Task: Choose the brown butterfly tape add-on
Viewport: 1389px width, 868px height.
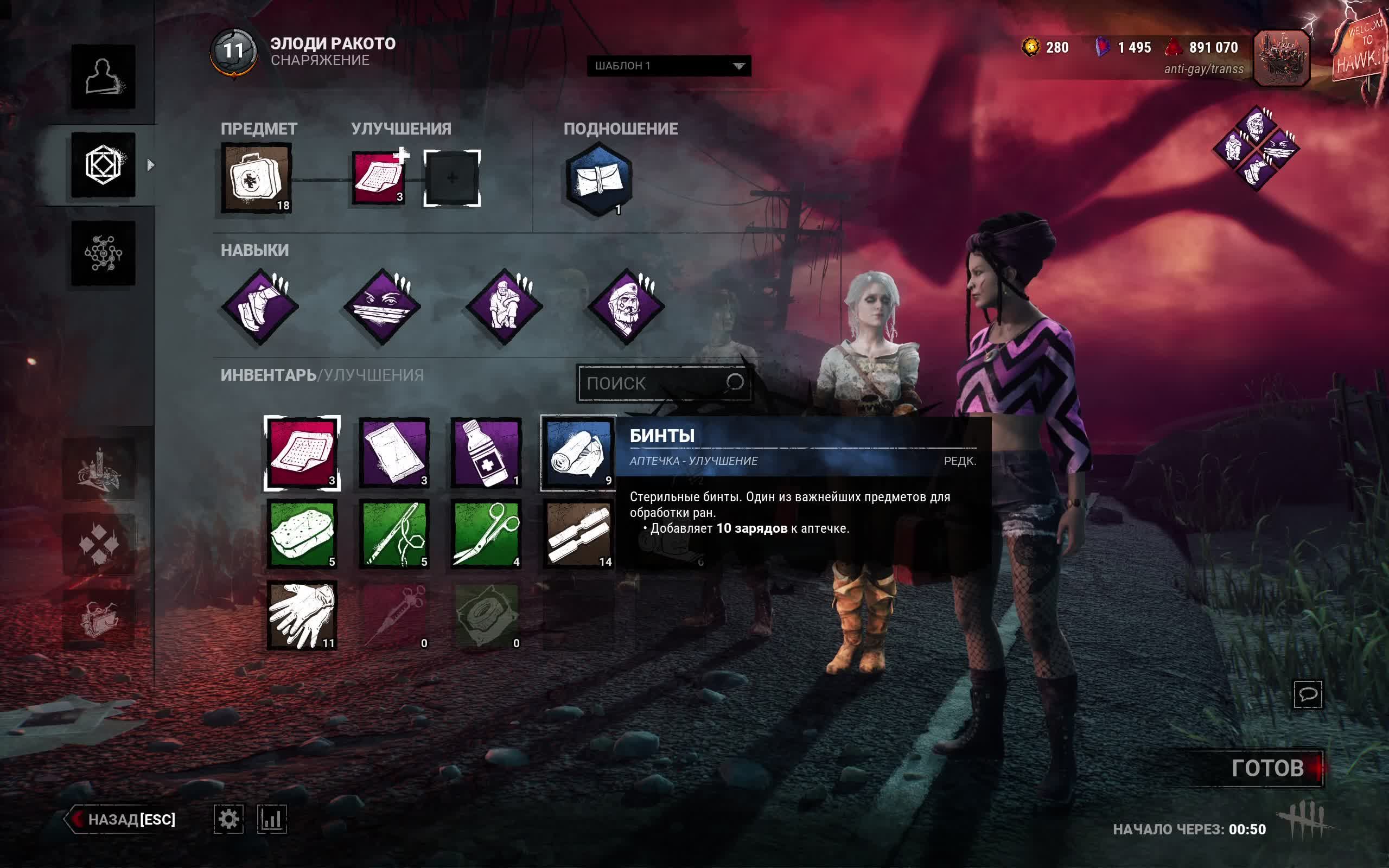Action: pyautogui.click(x=578, y=534)
